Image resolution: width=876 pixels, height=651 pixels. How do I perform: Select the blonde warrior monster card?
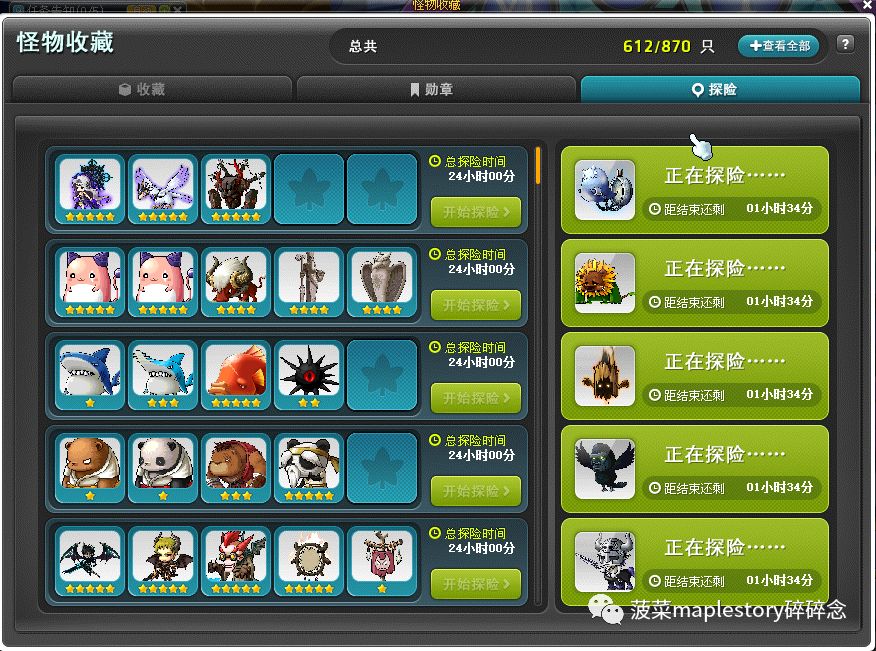[163, 558]
